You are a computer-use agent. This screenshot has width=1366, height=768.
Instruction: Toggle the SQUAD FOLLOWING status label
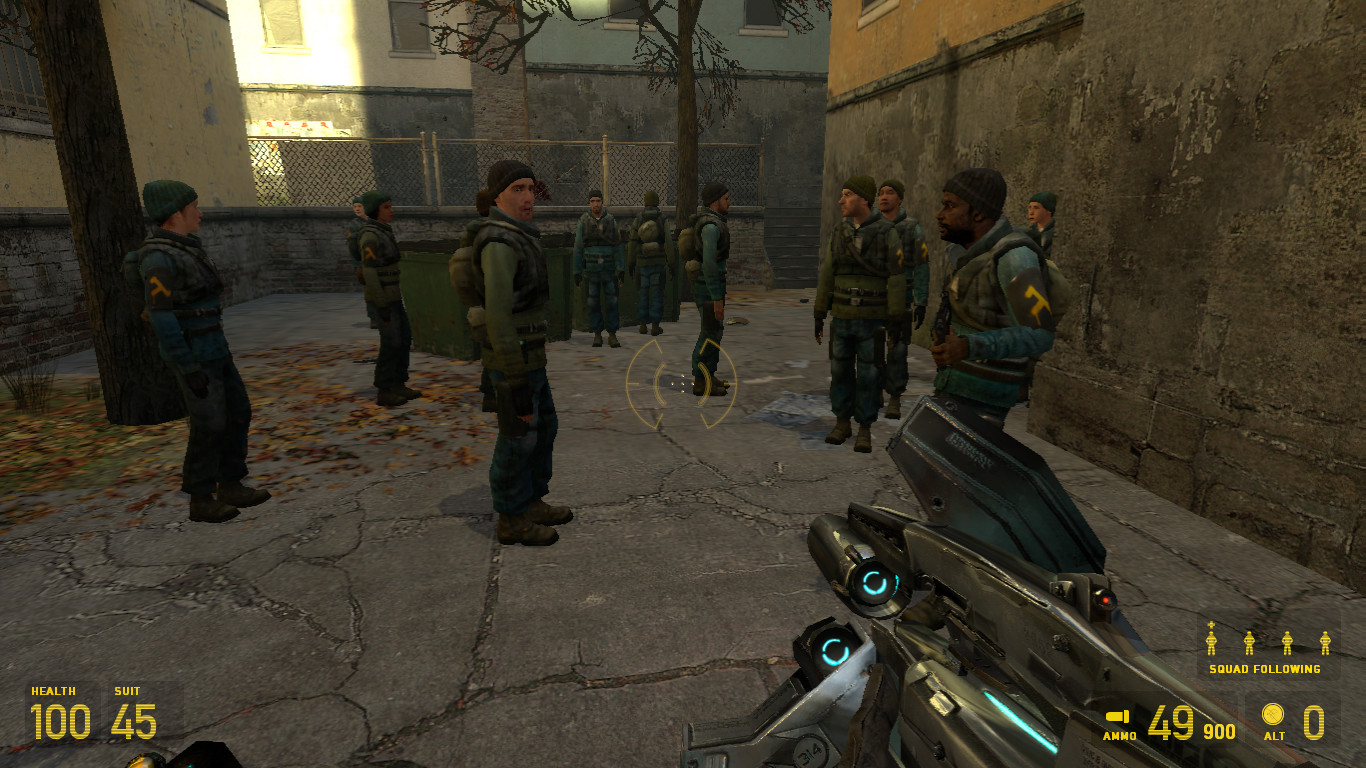pos(1265,669)
